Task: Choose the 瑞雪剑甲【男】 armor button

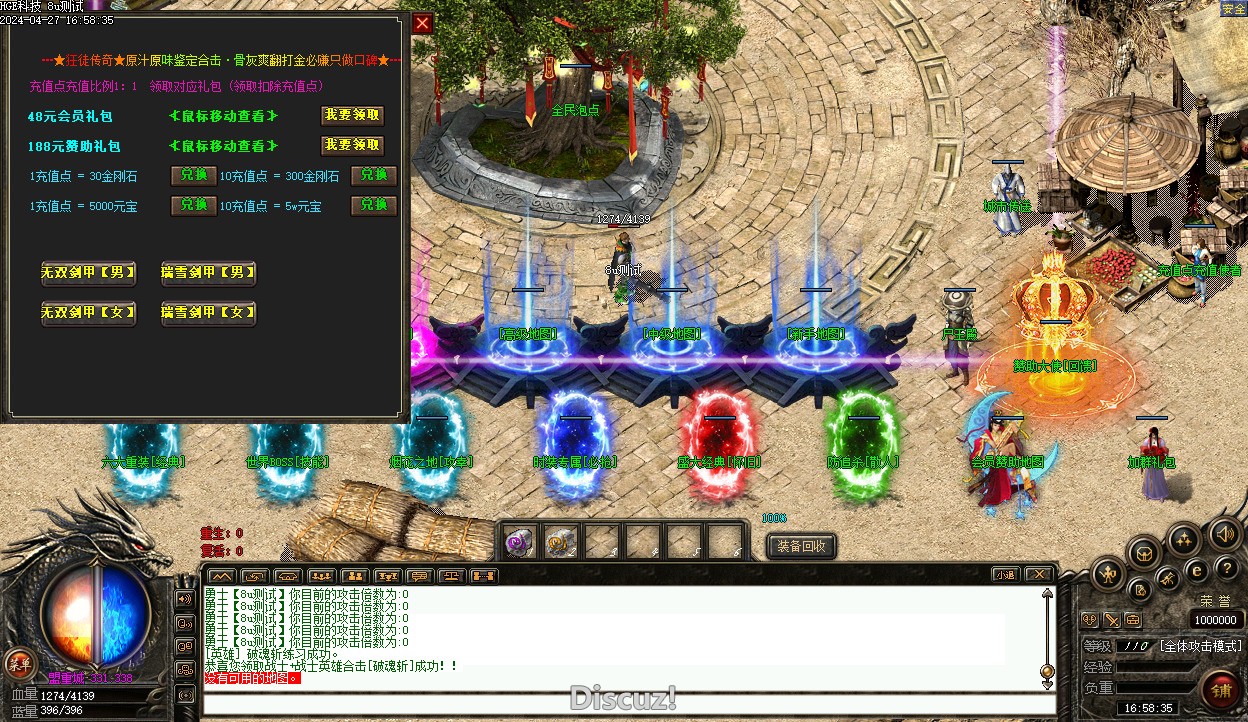Action: (x=208, y=273)
